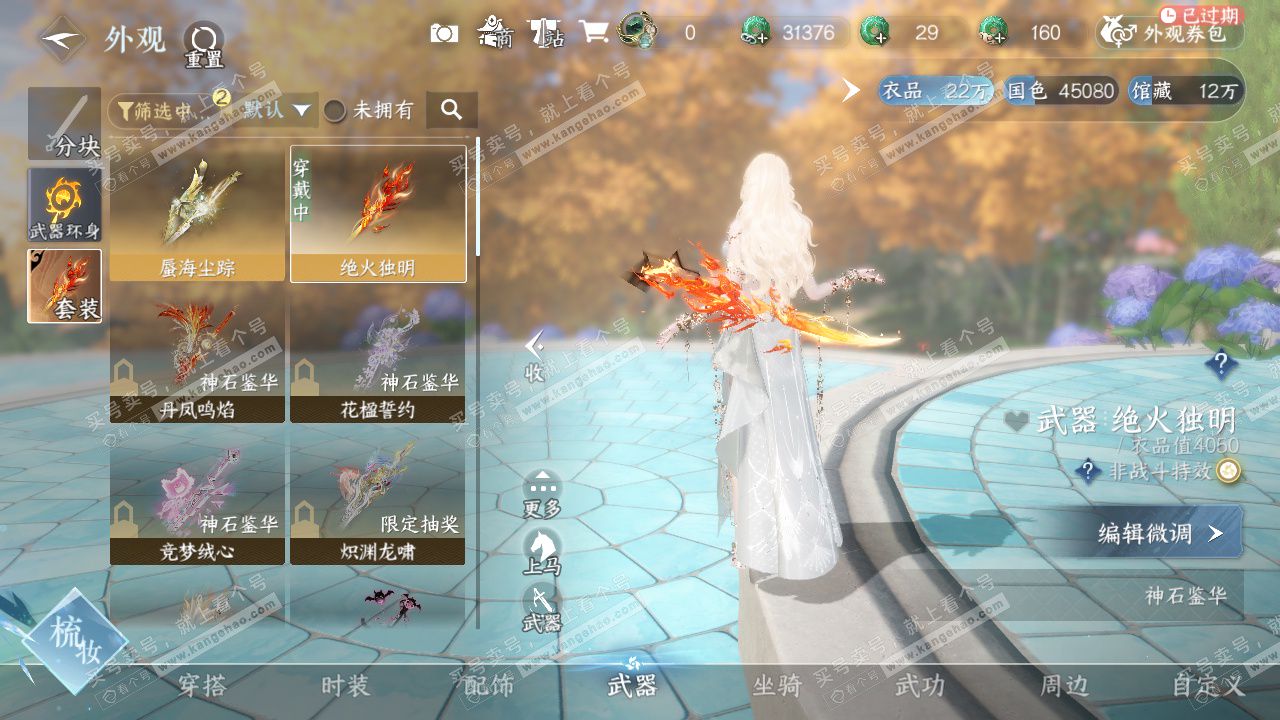Select the 蜃海尘踪 weapon skin
This screenshot has height=720, width=1280.
197,214
